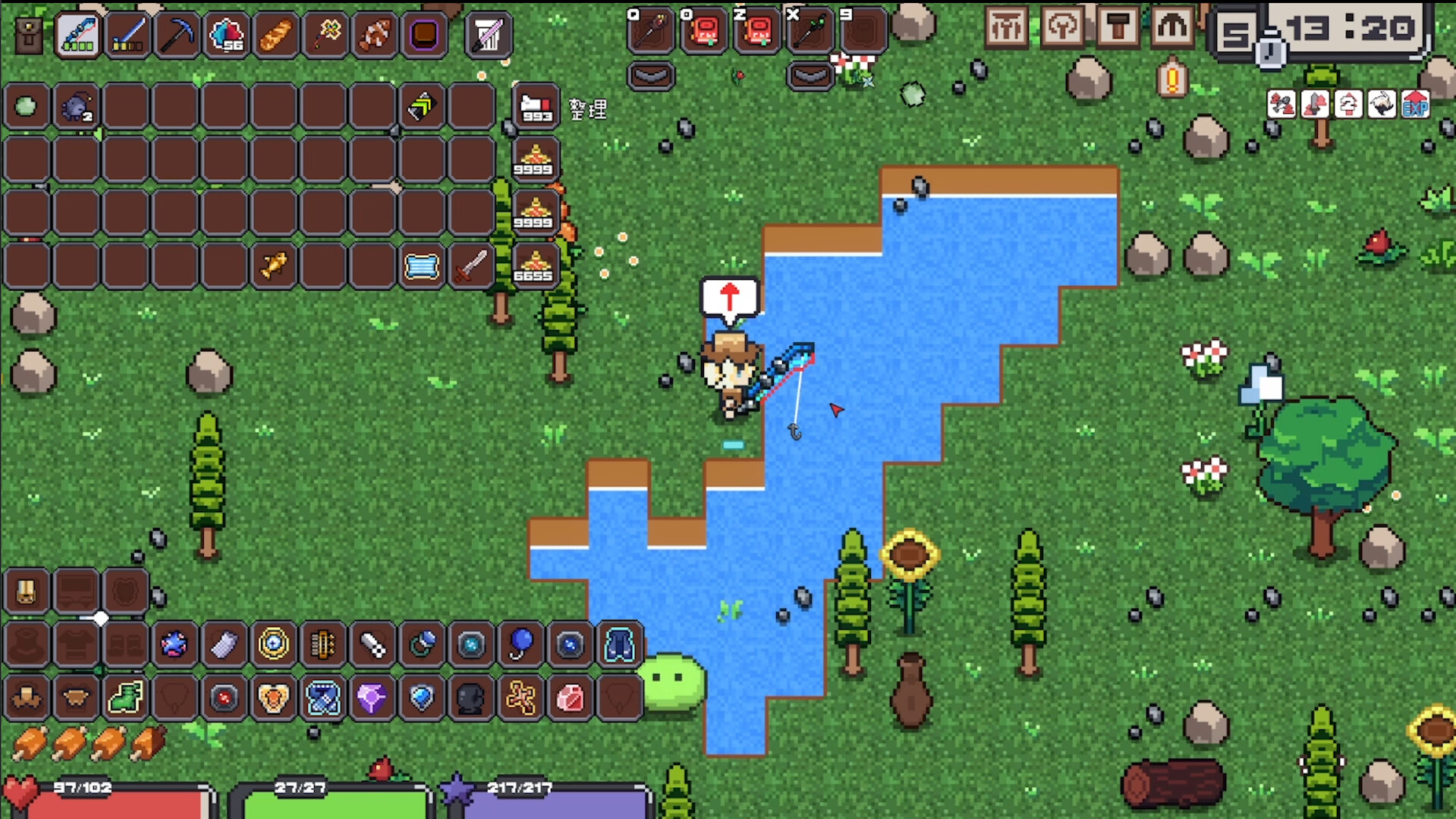Select the green slime ball item
Image resolution: width=1456 pixels, height=819 pixels.
(x=27, y=107)
